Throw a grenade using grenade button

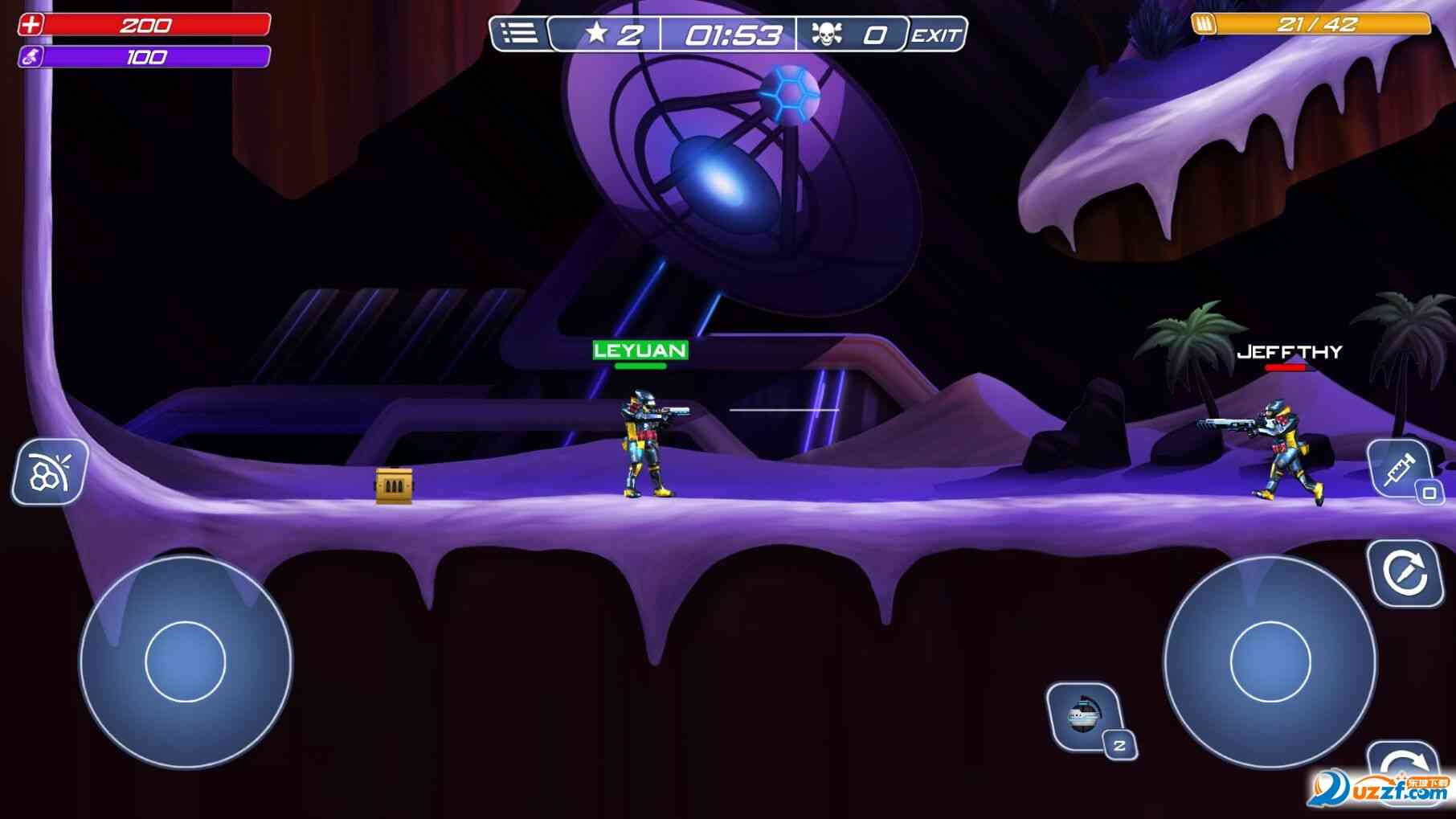click(1084, 715)
